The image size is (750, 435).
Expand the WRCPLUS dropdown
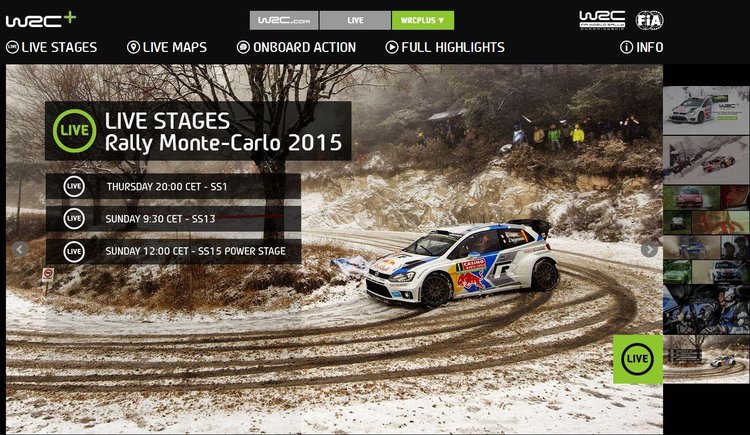(422, 20)
